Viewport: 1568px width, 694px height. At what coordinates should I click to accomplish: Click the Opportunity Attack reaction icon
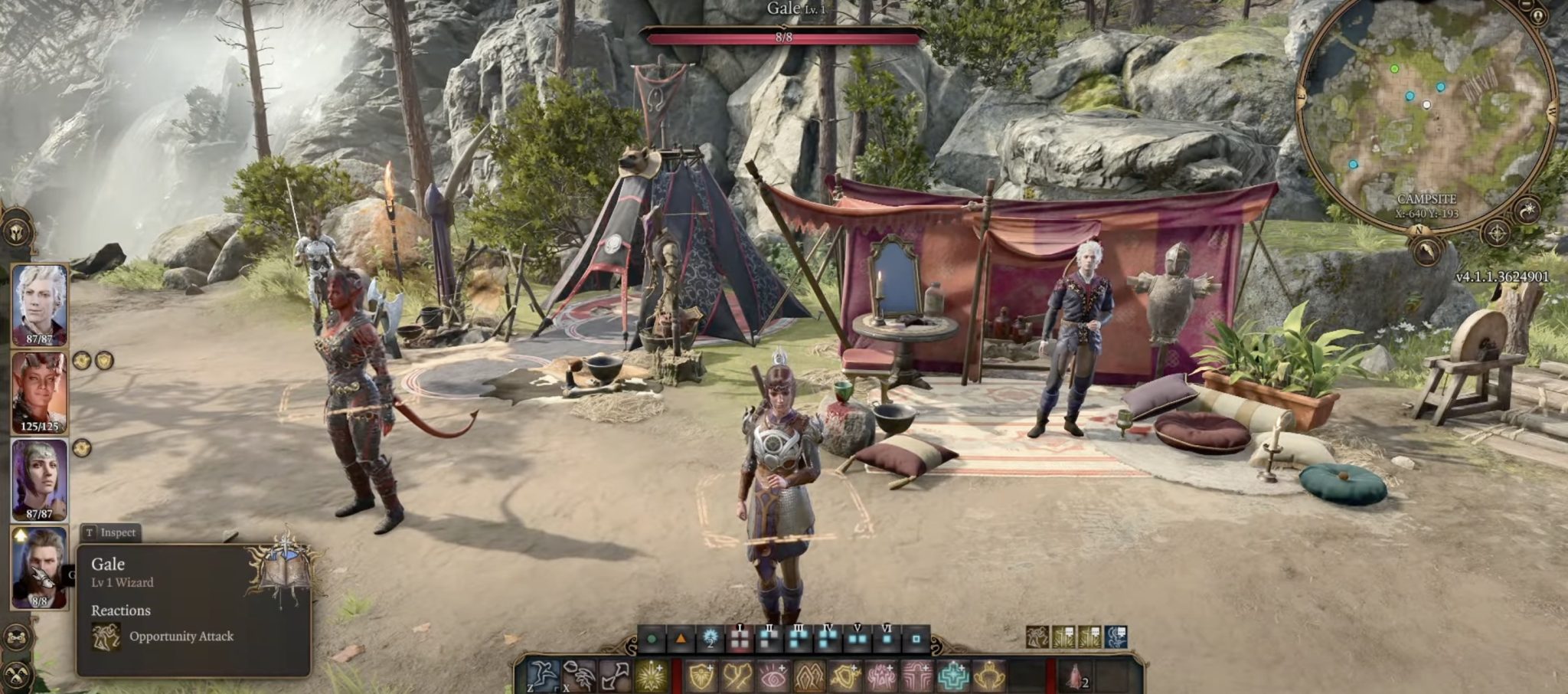pyautogui.click(x=106, y=637)
